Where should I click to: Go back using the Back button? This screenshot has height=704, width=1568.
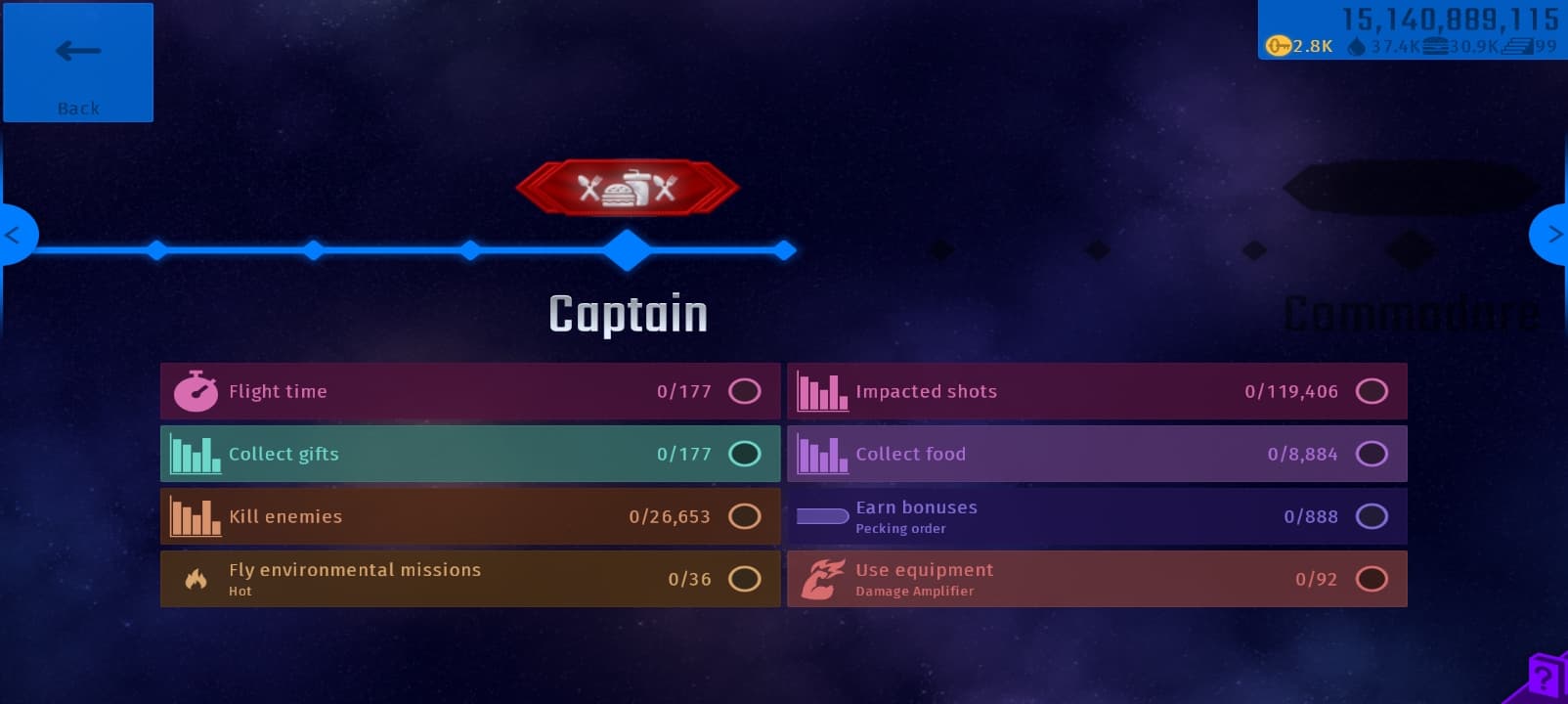78,63
